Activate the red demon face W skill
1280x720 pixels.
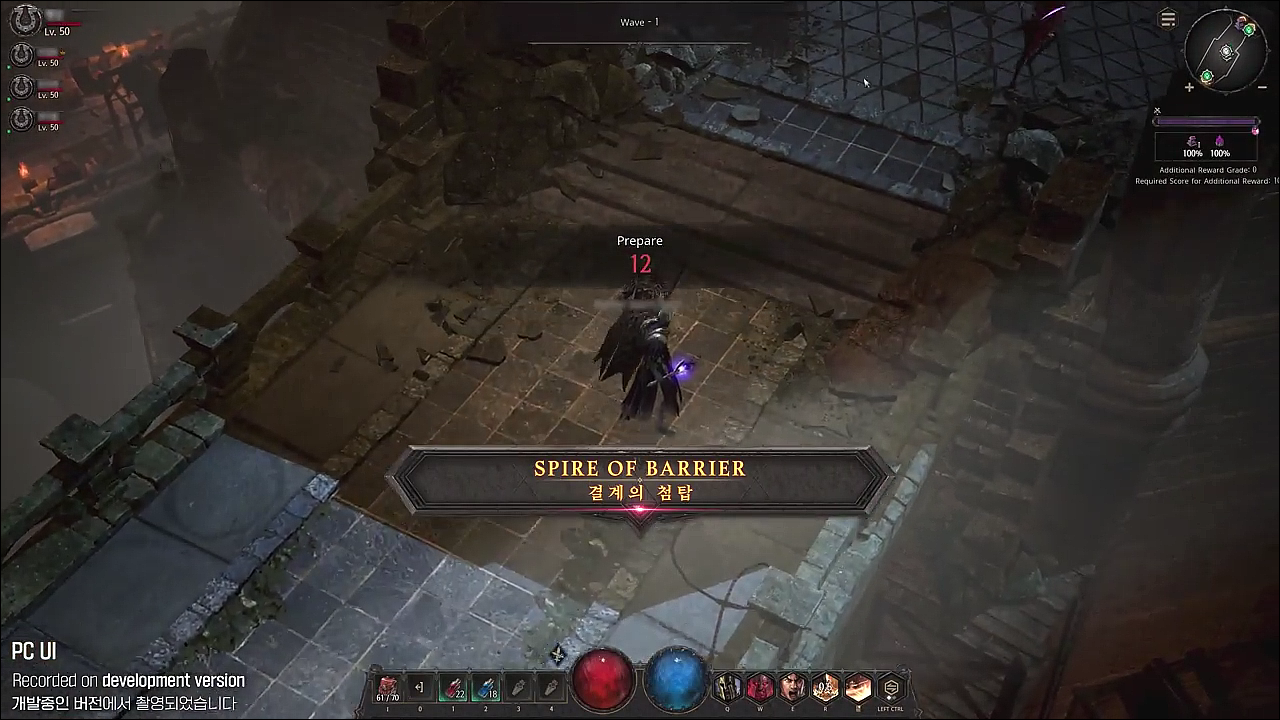[760, 687]
